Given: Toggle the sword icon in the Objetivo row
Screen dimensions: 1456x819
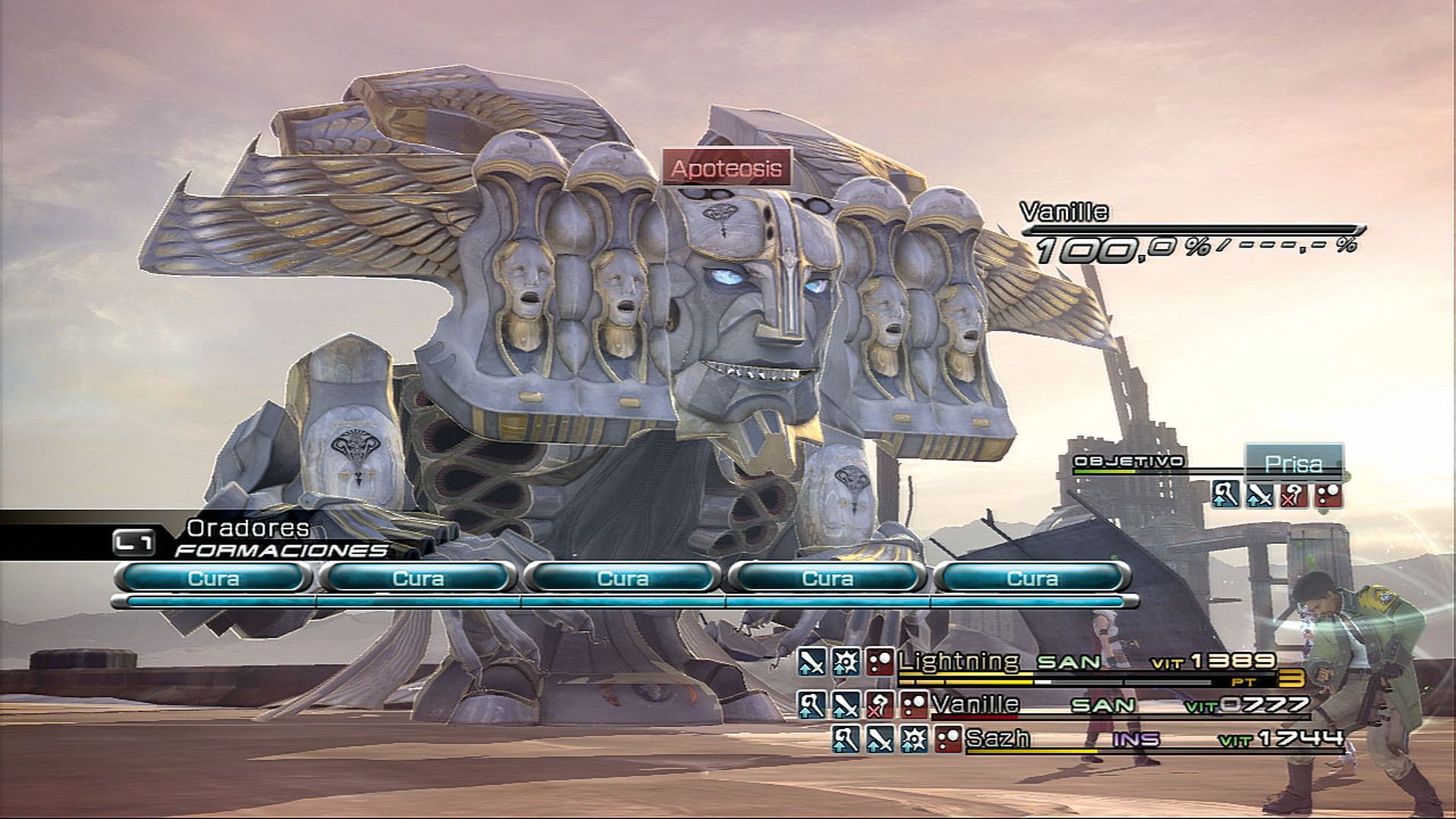Looking at the screenshot, I should [x=1260, y=495].
